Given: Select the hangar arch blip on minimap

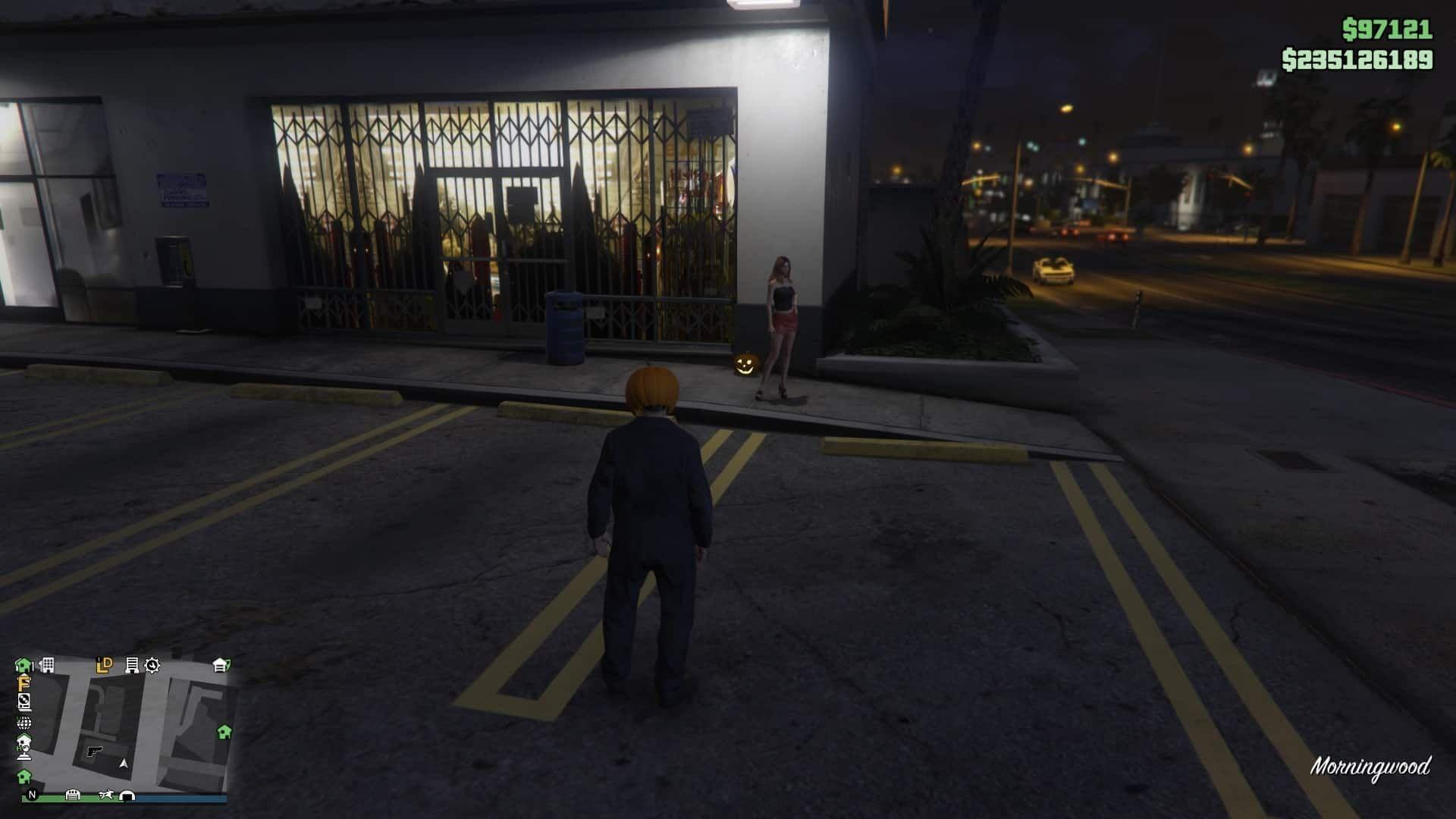Looking at the screenshot, I should click(127, 795).
